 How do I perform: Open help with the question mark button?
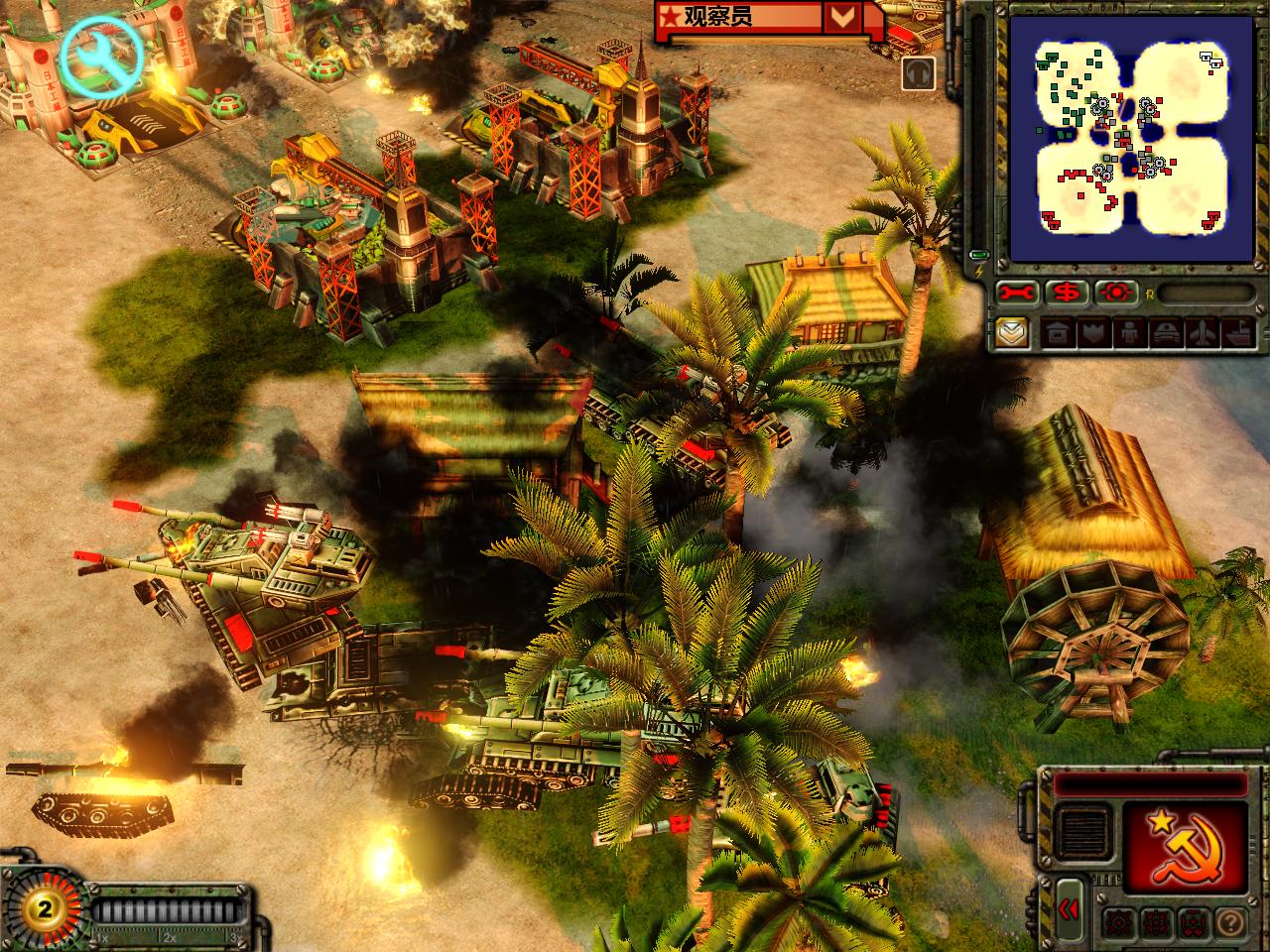click(1228, 922)
